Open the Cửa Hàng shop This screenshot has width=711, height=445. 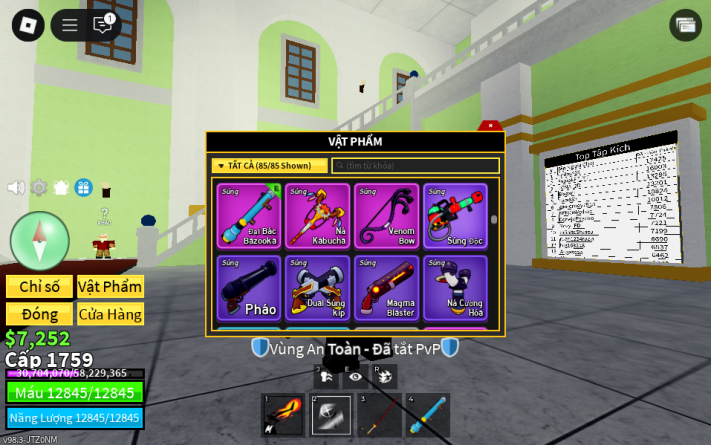click(x=110, y=314)
